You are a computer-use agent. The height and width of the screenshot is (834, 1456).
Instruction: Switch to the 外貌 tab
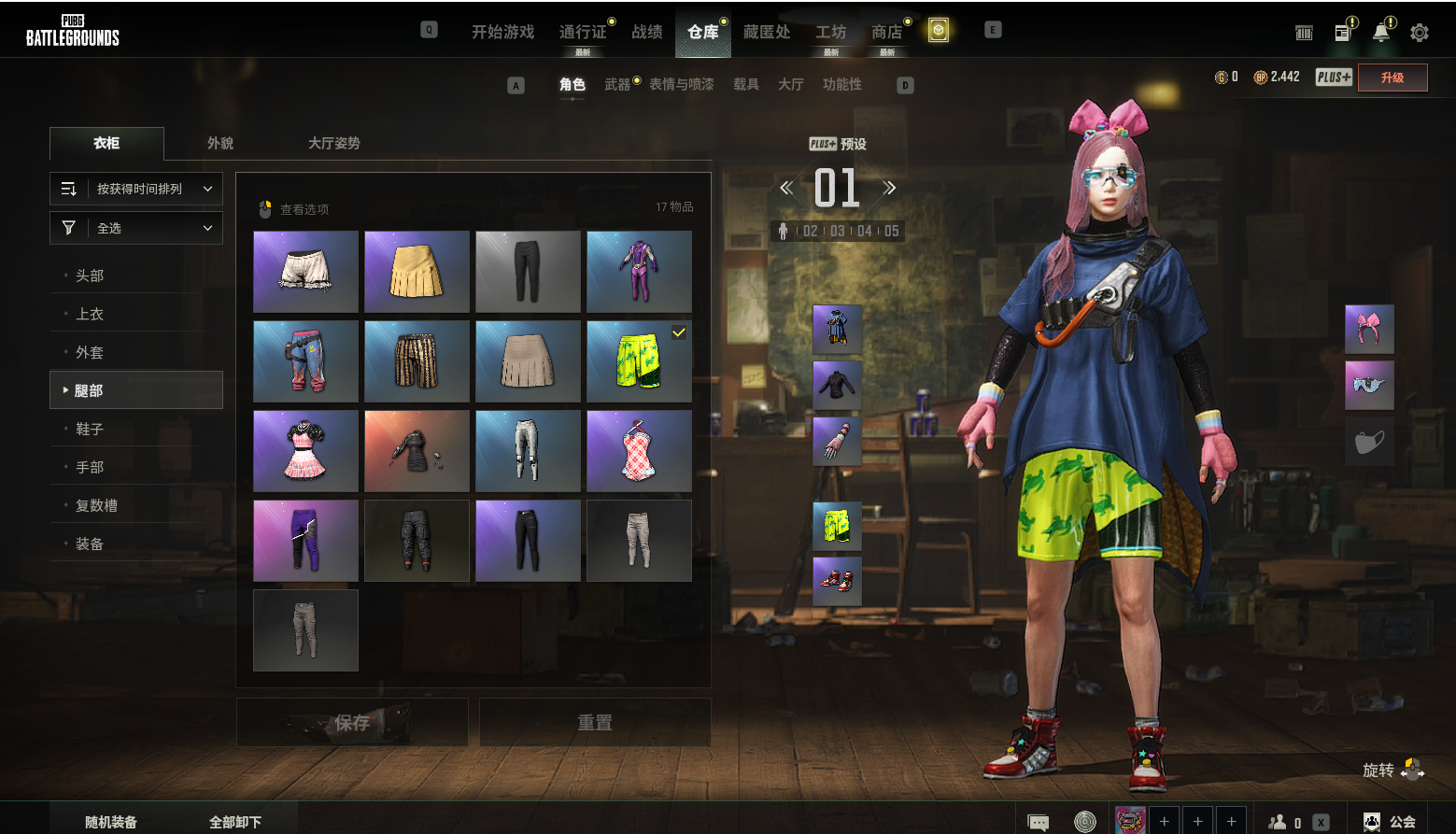click(220, 143)
